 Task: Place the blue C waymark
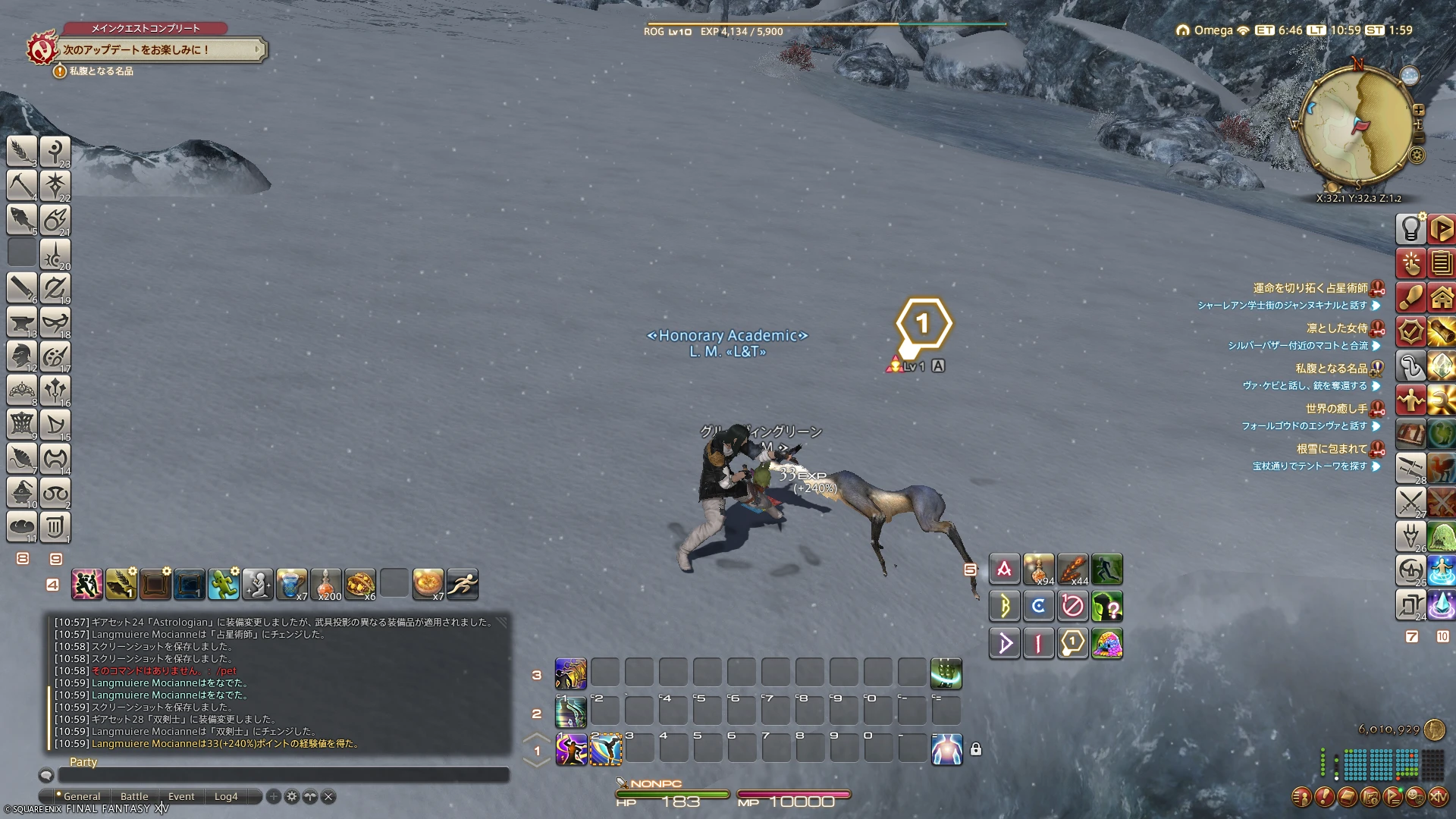click(x=1038, y=606)
